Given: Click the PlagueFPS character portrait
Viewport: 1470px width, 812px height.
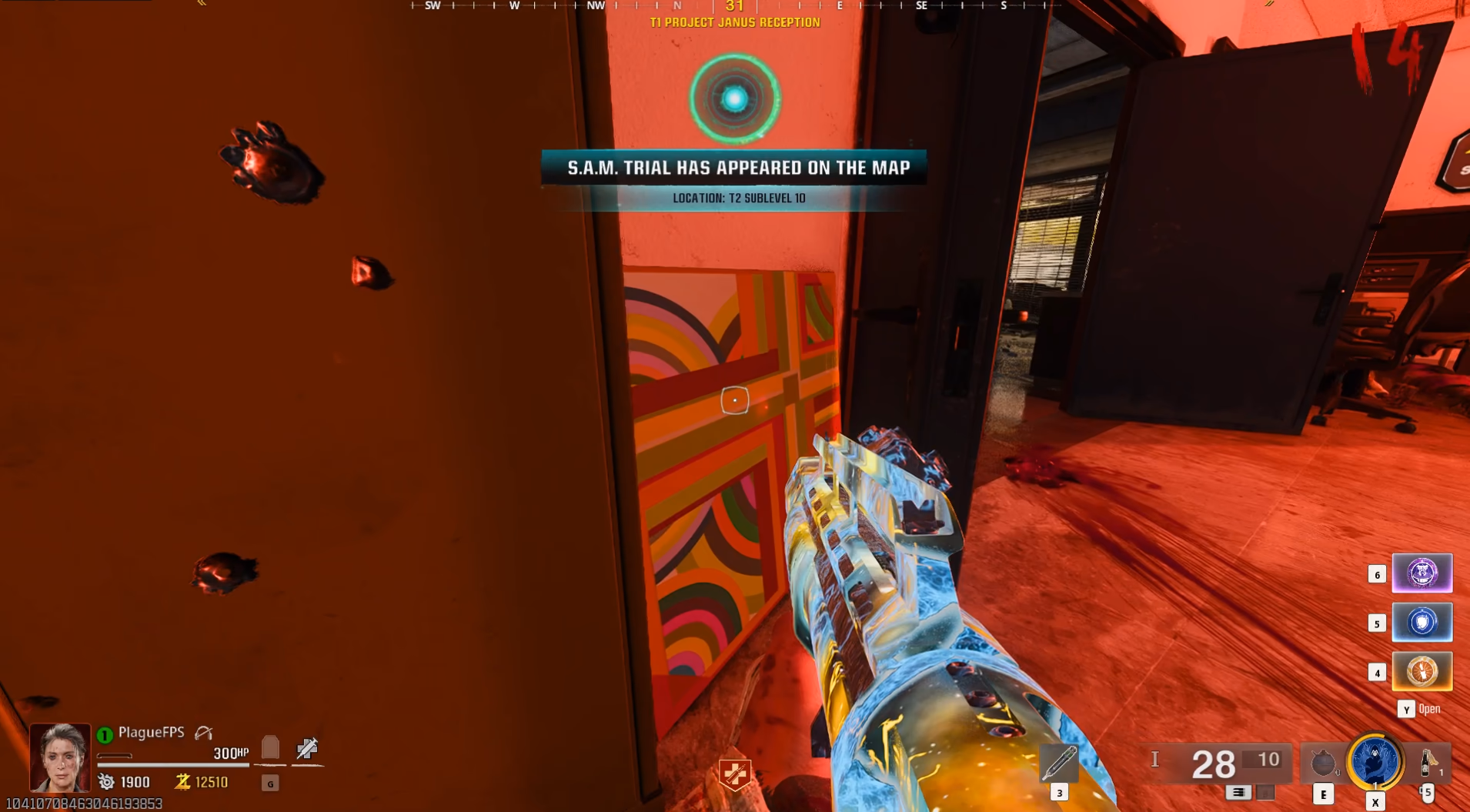Looking at the screenshot, I should pos(60,757).
